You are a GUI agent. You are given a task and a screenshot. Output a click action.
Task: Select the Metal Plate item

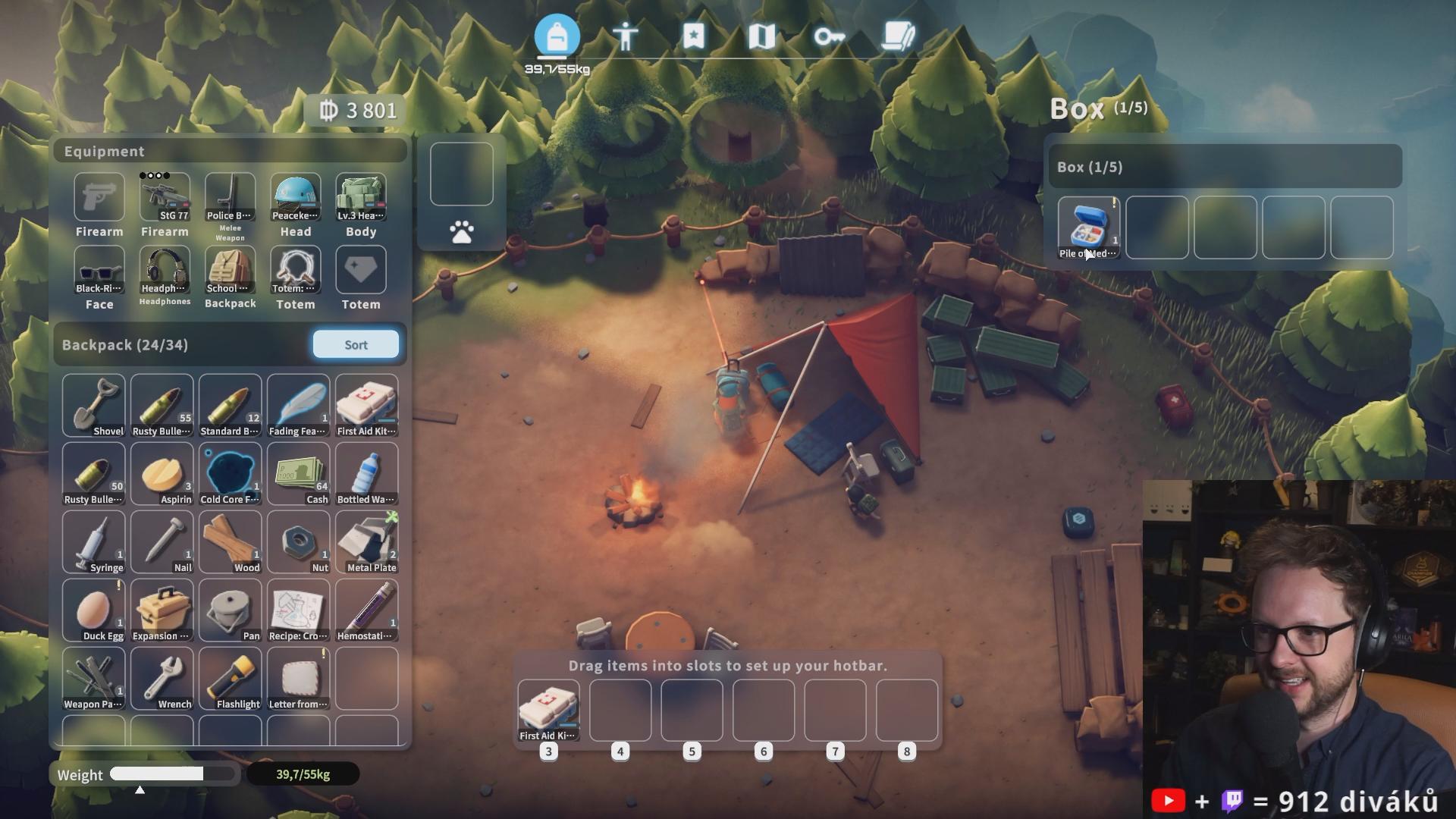(x=366, y=542)
